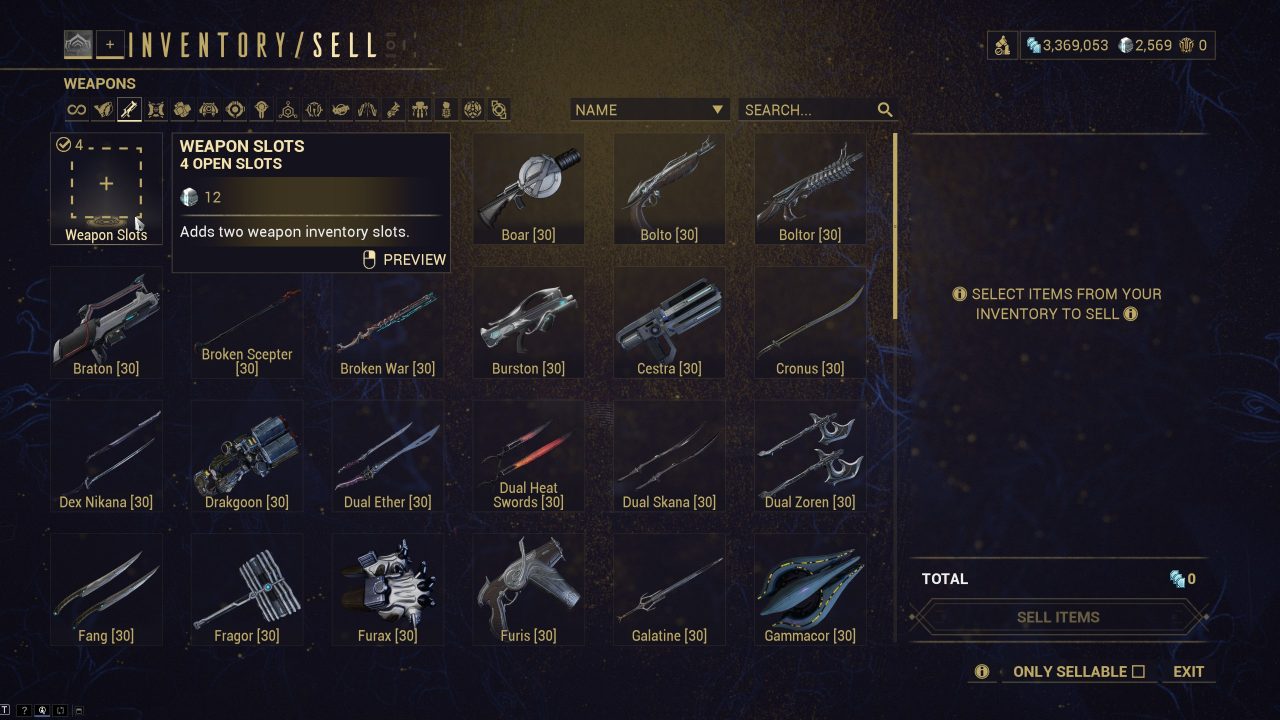Exit the inventory sell screen
This screenshot has height=720, width=1280.
(x=1188, y=672)
